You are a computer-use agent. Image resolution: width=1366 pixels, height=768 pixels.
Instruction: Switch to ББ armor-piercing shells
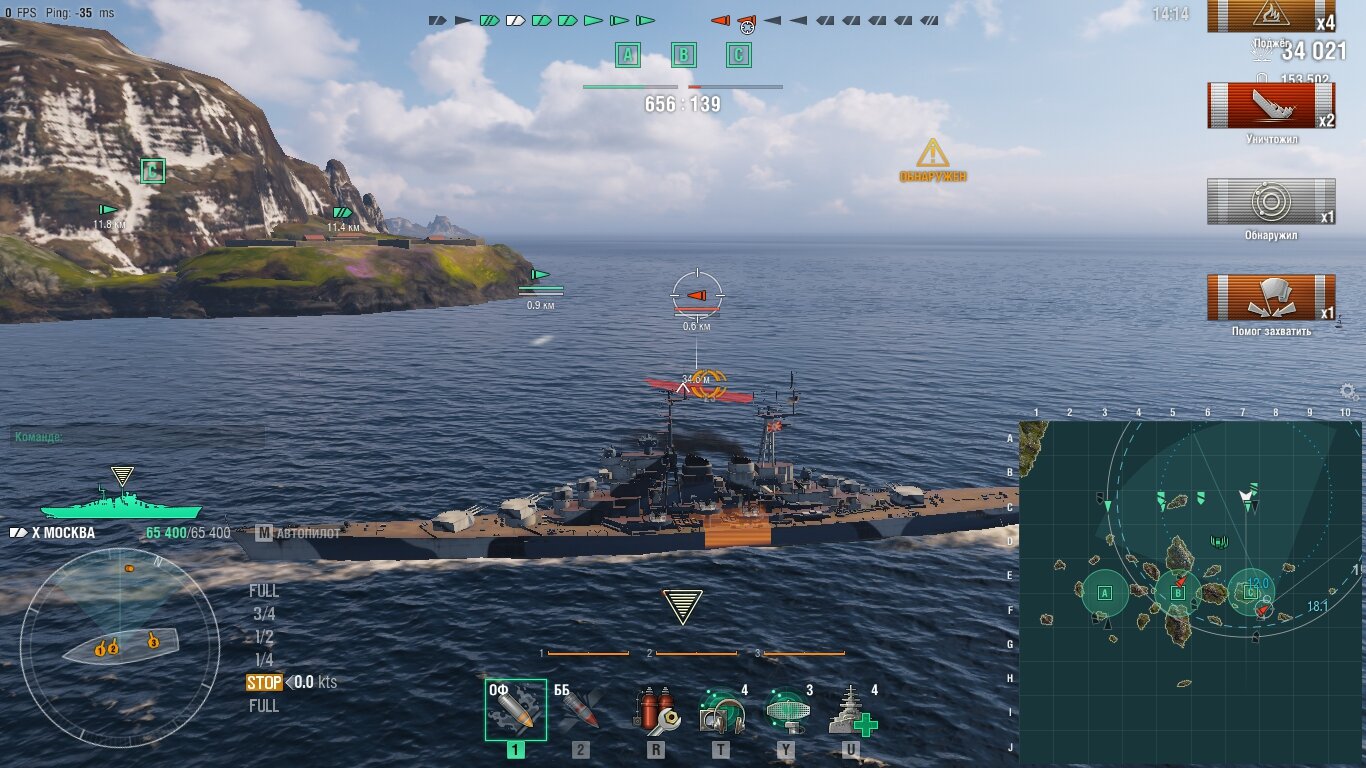(580, 711)
